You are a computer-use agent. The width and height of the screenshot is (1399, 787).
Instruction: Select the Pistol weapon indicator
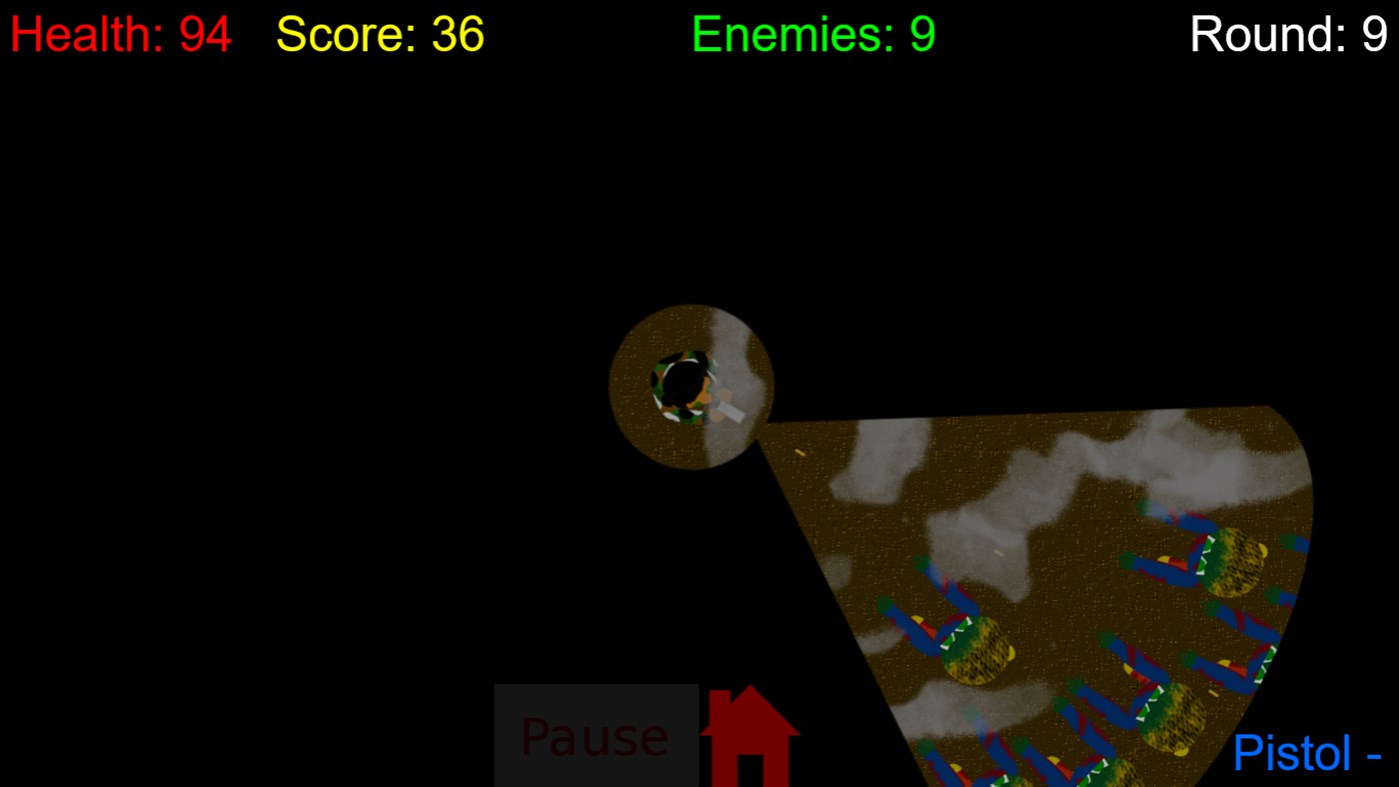click(1291, 753)
